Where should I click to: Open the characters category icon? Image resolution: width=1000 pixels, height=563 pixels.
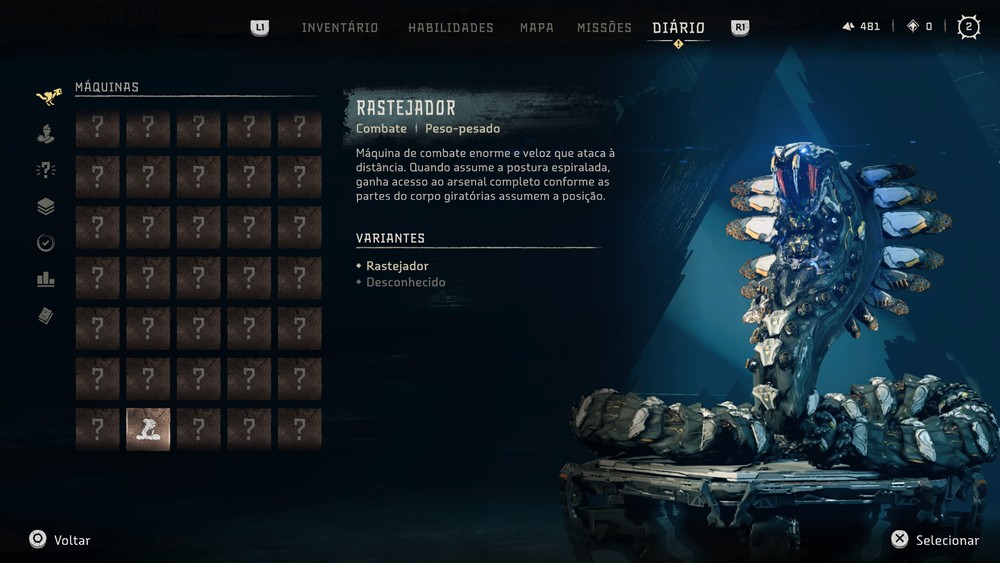(x=46, y=133)
